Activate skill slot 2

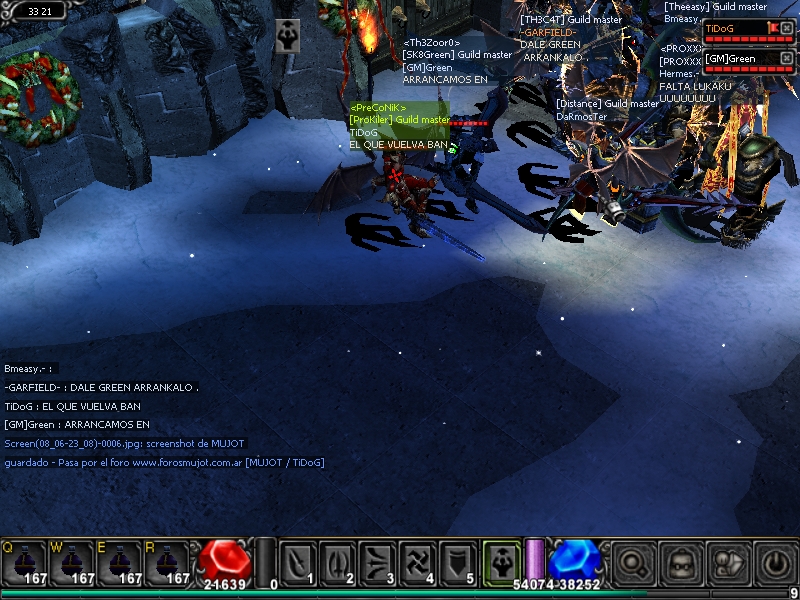coord(340,564)
